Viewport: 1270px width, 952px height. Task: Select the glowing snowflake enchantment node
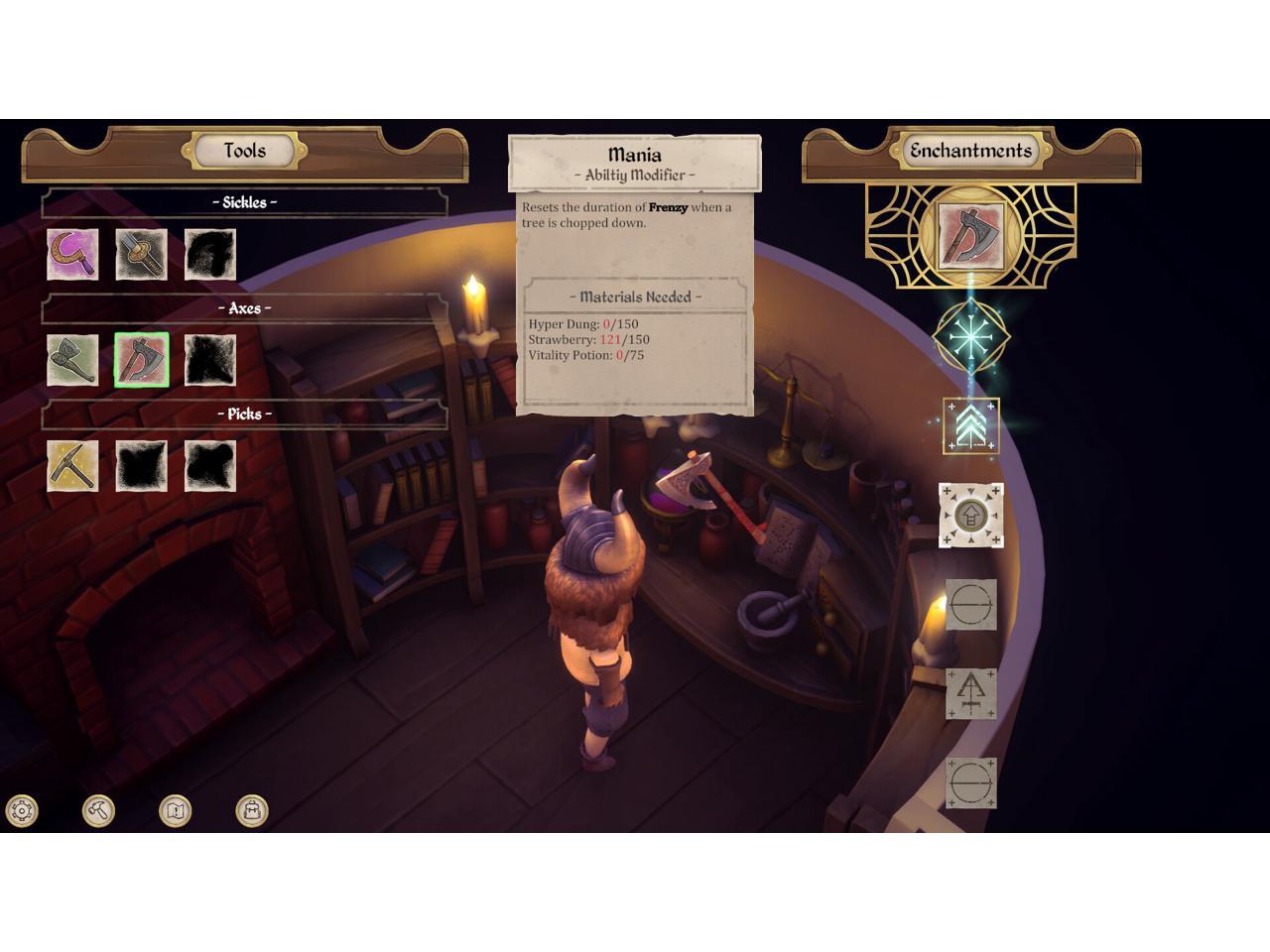[970, 337]
